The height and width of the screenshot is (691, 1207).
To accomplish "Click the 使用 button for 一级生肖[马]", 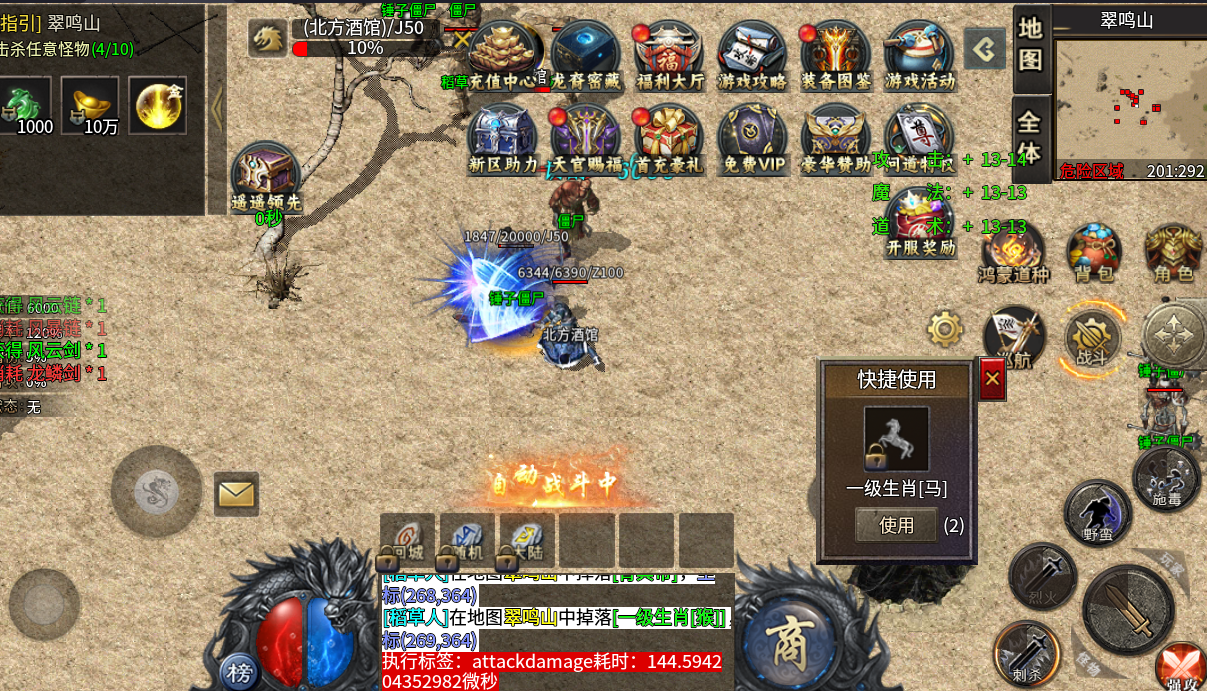I will point(896,525).
